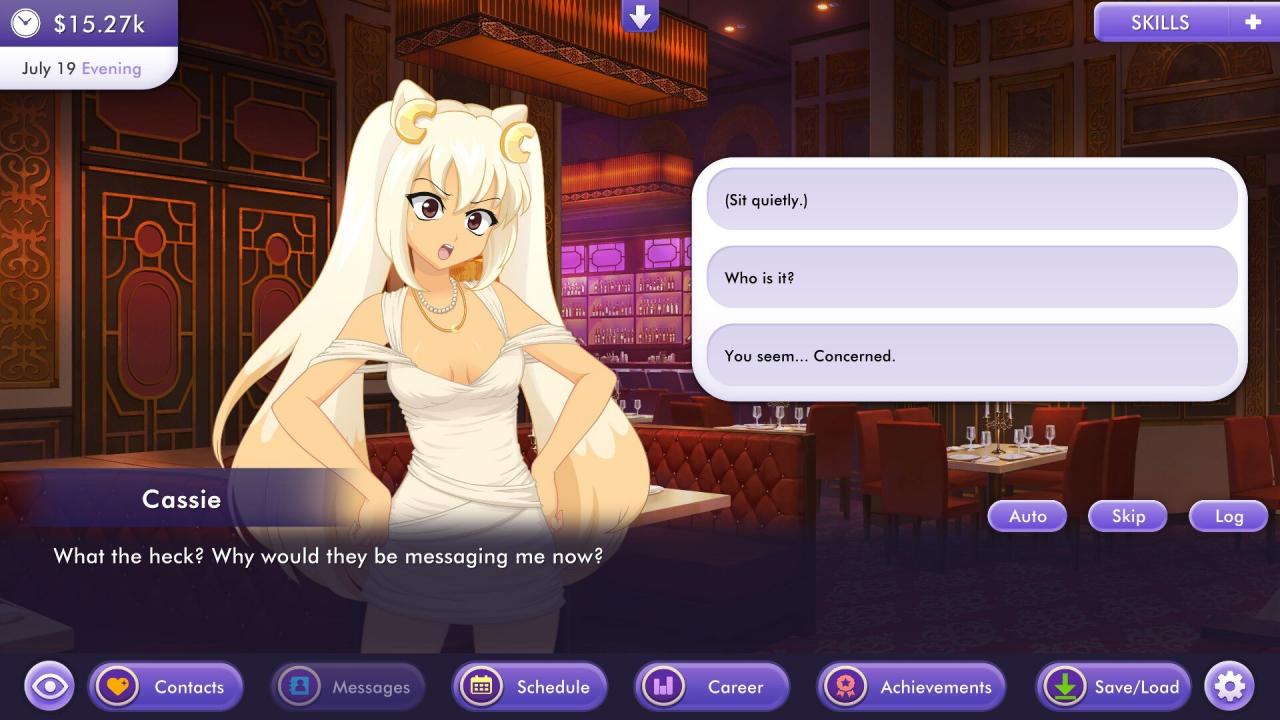View the Schedule
This screenshot has width=1280, height=720.
coord(530,687)
